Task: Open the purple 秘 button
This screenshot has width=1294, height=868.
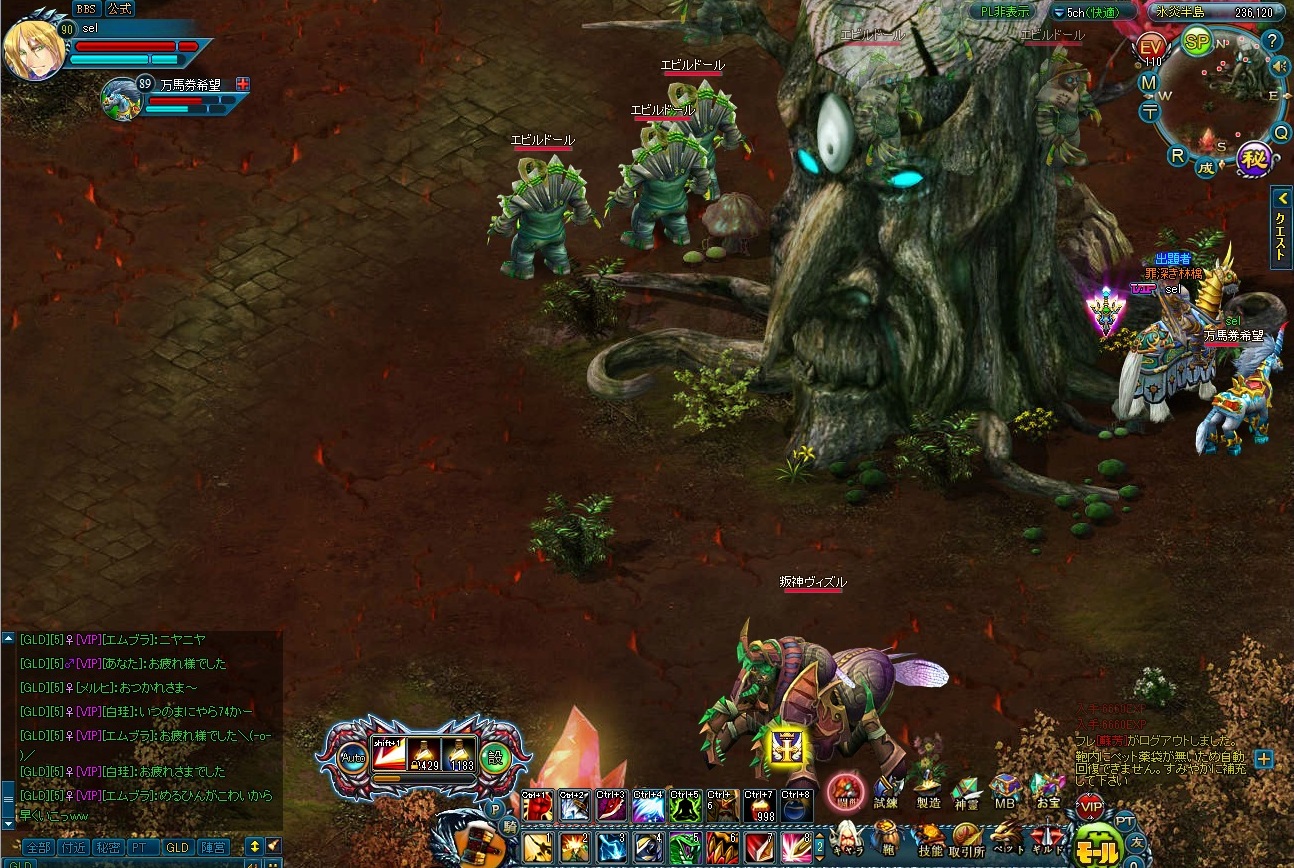Action: coord(1253,157)
